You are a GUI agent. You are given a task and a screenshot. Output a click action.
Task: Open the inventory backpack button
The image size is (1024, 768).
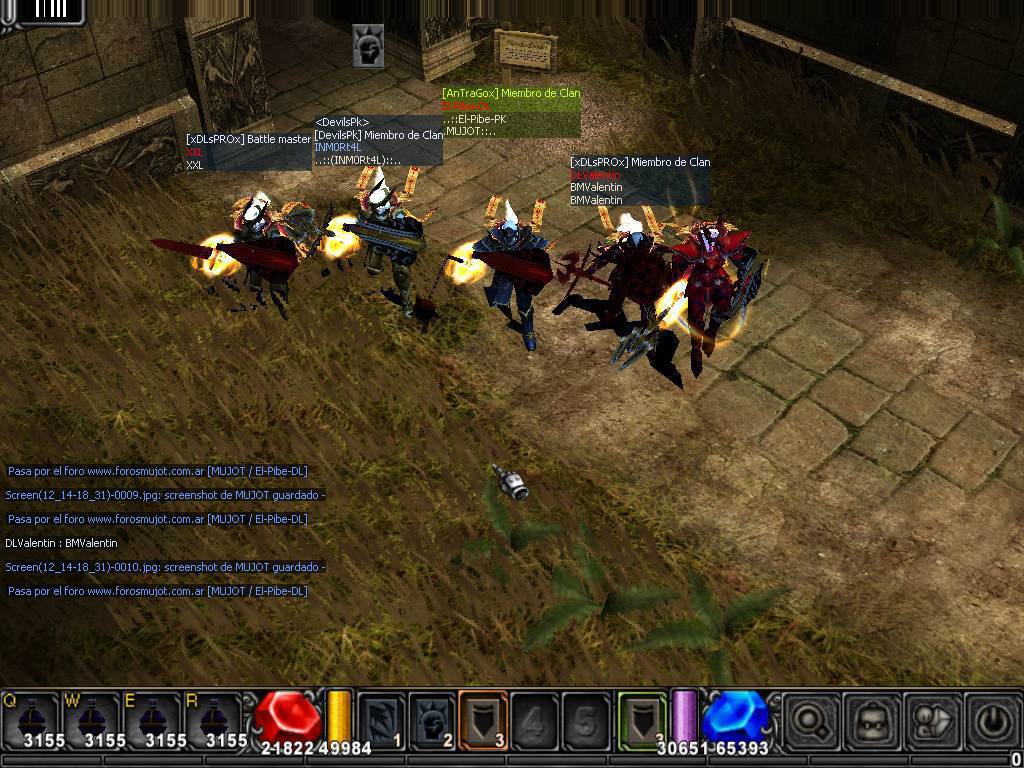click(870, 720)
